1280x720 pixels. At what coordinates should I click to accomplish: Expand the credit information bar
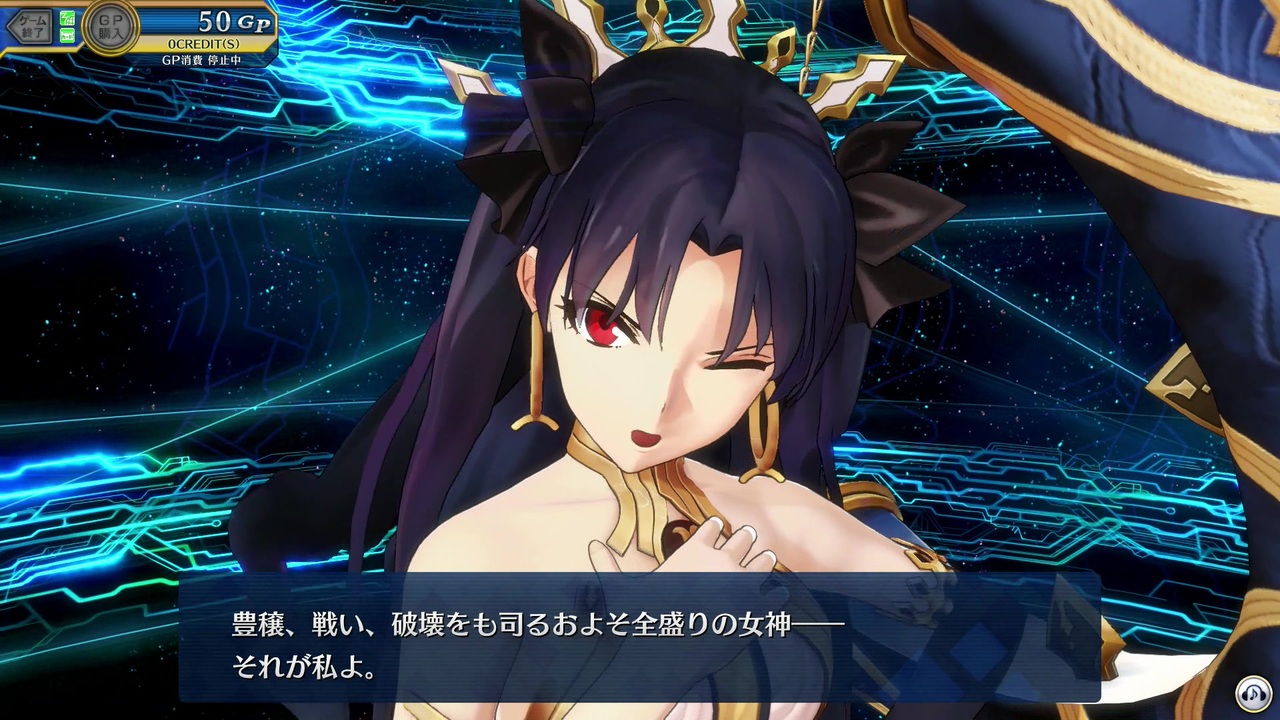coord(203,43)
